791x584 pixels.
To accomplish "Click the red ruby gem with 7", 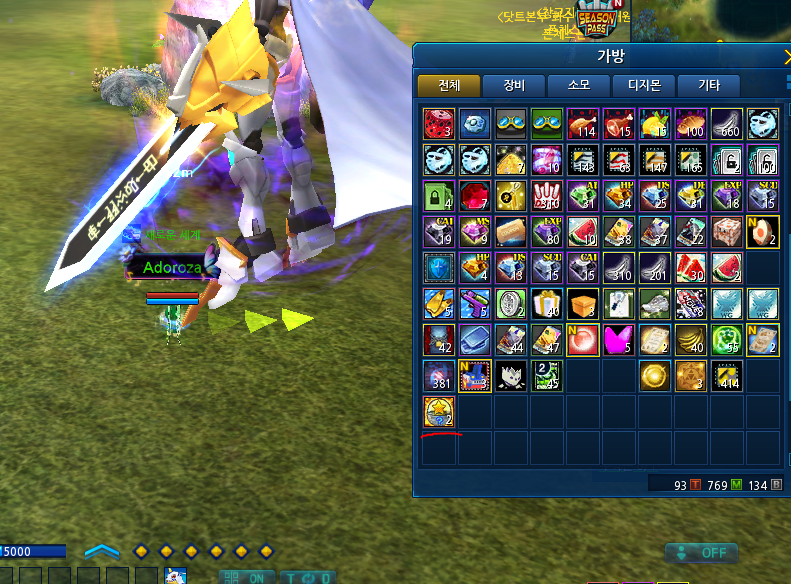I will click(476, 195).
